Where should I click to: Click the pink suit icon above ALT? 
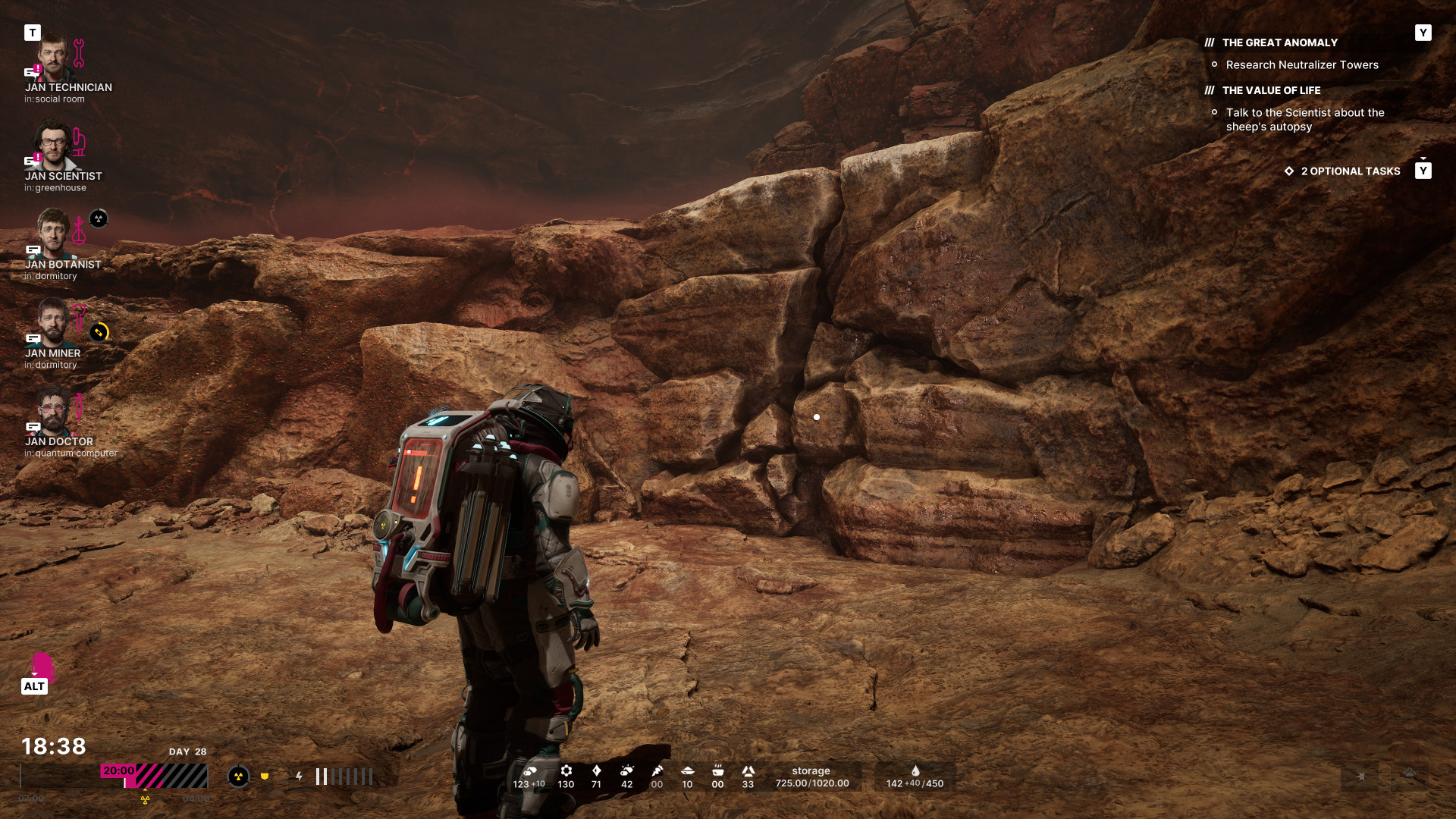click(42, 666)
